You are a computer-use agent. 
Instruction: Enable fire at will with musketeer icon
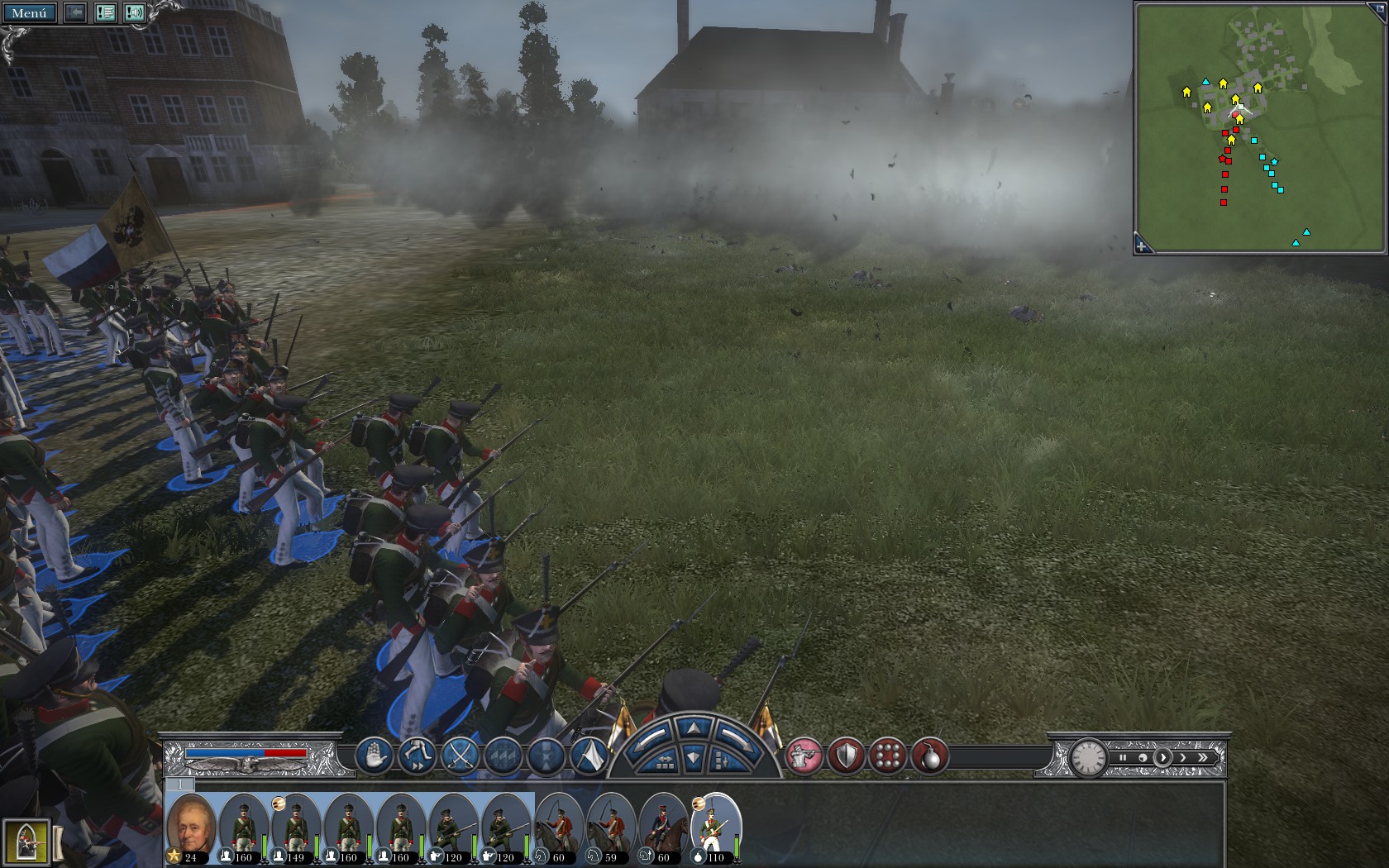805,755
